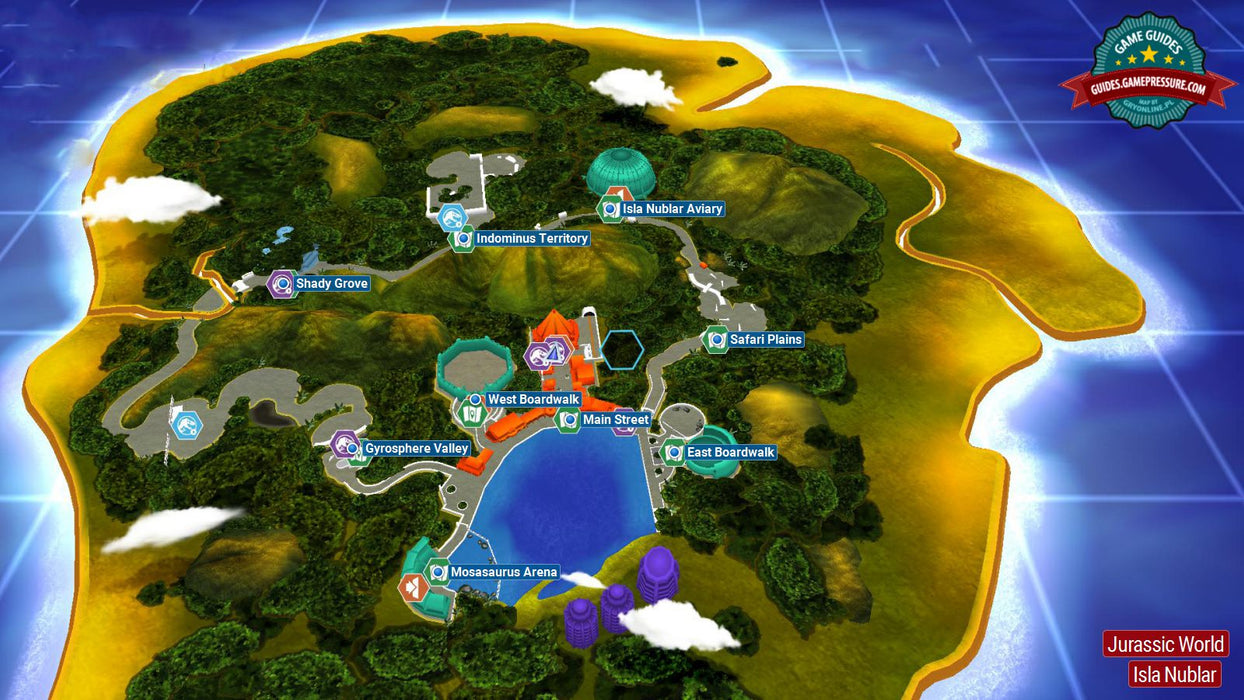
Task: Select the Safari Plains marker
Action: (x=716, y=340)
